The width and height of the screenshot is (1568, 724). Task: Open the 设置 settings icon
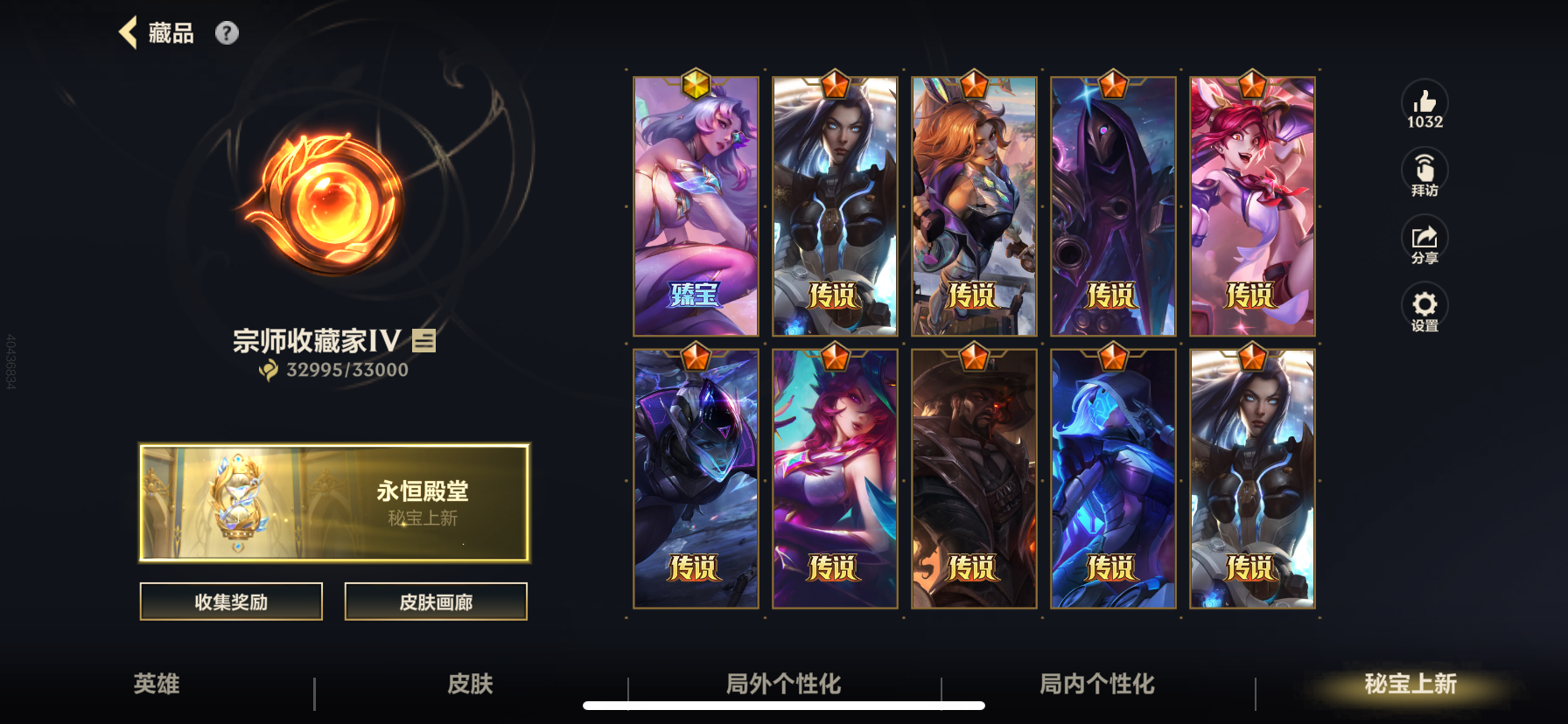click(1424, 306)
